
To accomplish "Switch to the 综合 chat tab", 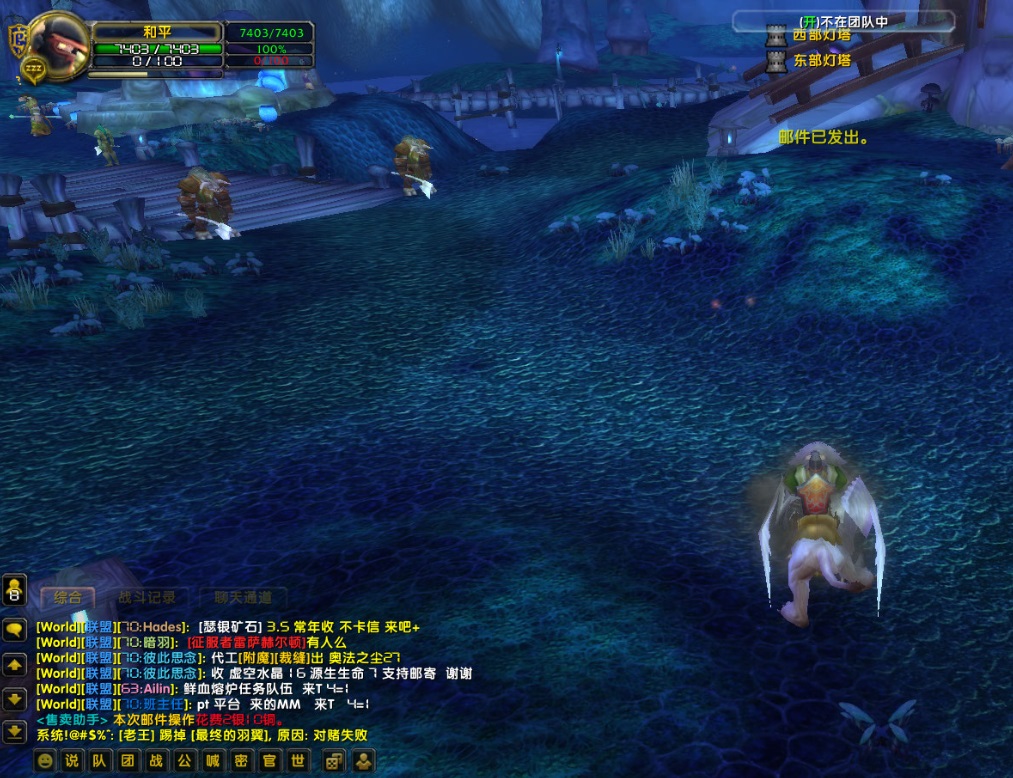I will [68, 598].
